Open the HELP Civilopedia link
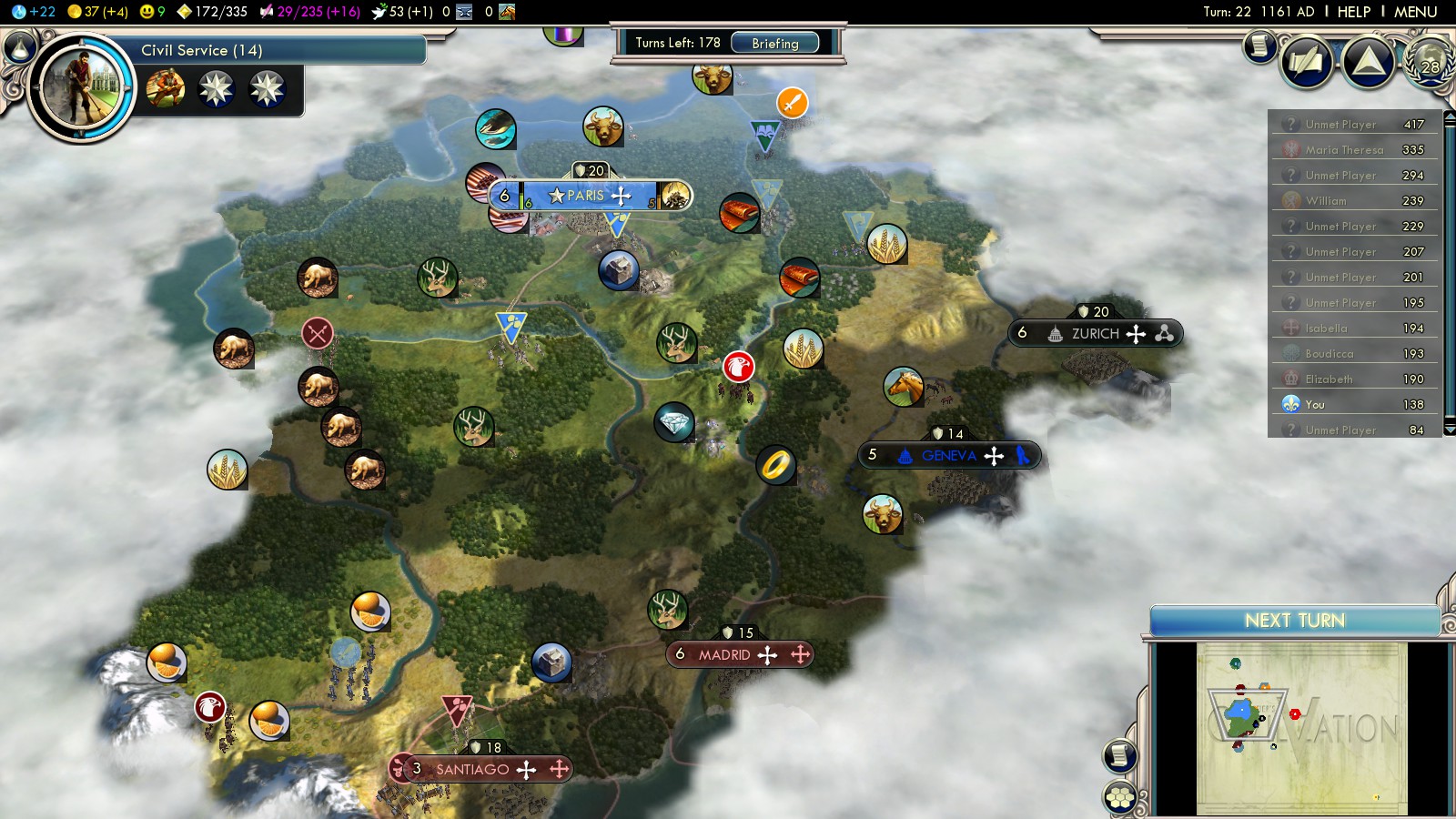Image resolution: width=1456 pixels, height=819 pixels. (1353, 12)
